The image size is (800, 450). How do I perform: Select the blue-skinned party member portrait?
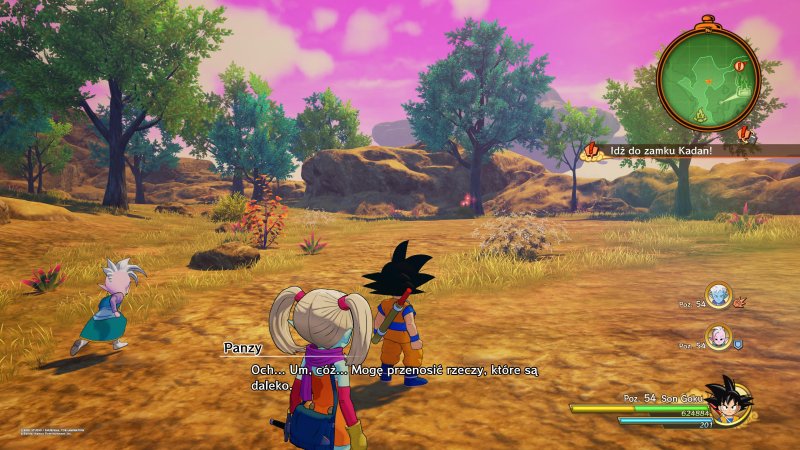[x=717, y=293]
